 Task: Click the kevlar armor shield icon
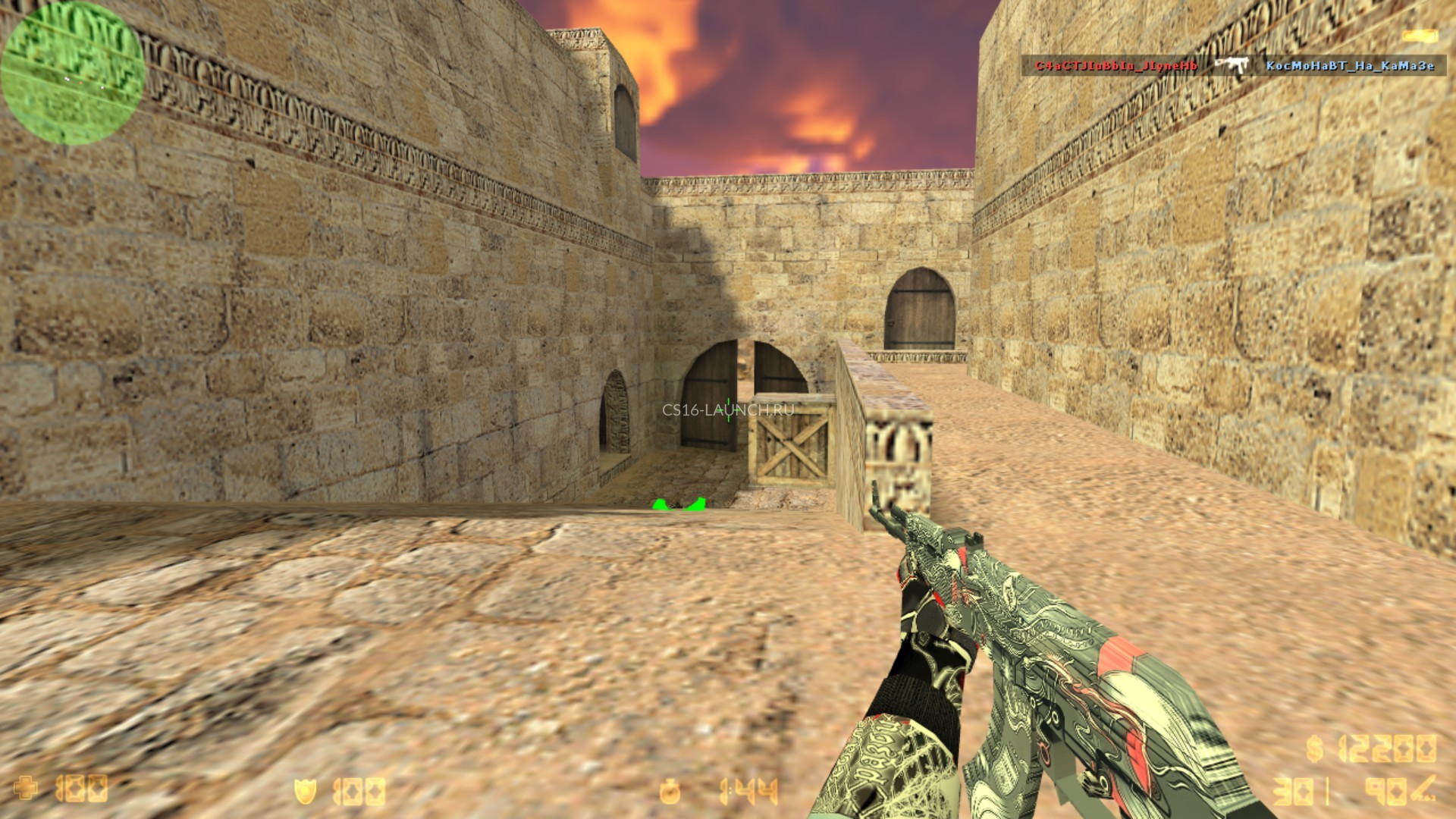point(305,792)
